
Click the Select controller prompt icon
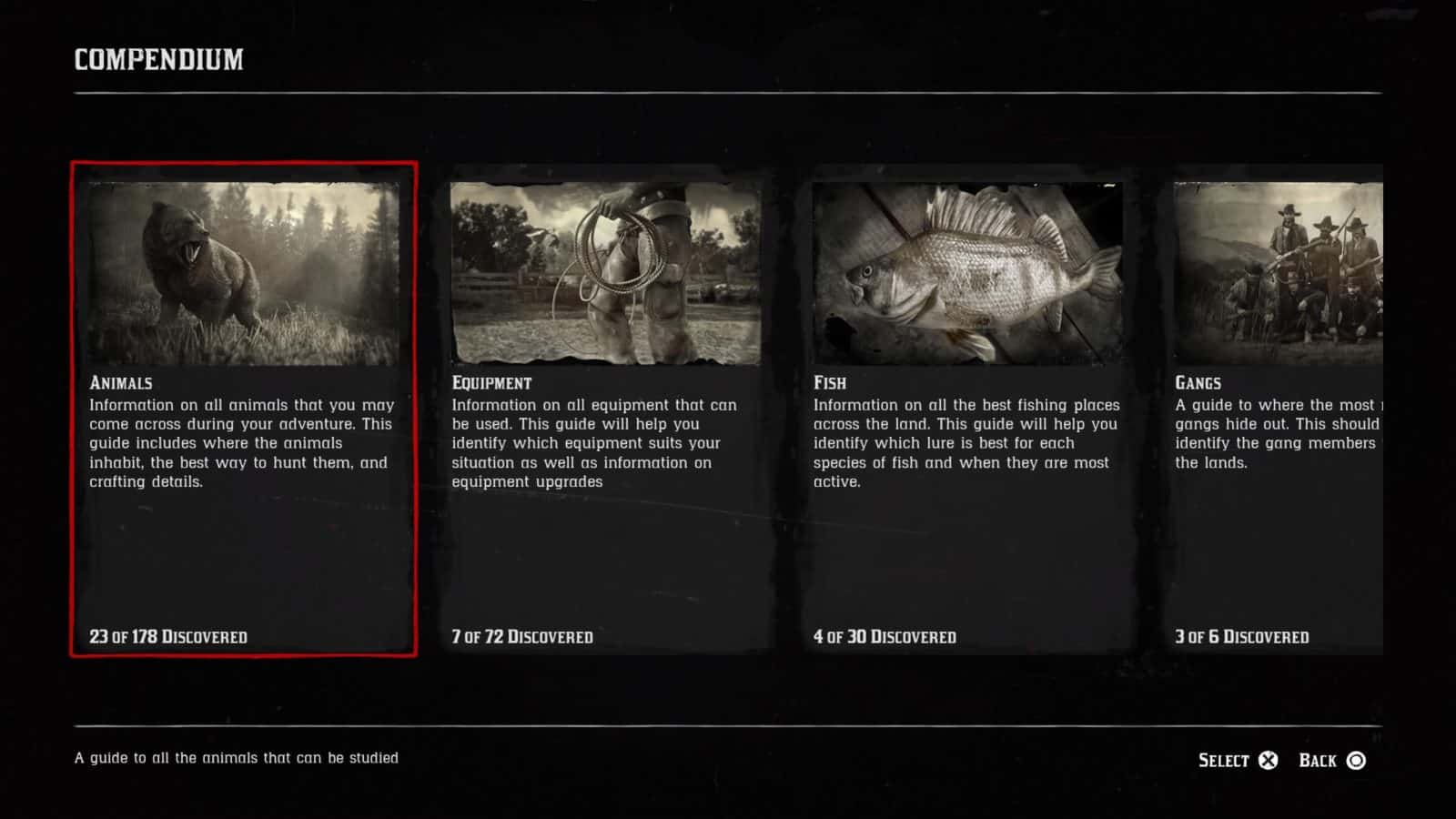coord(1271,760)
